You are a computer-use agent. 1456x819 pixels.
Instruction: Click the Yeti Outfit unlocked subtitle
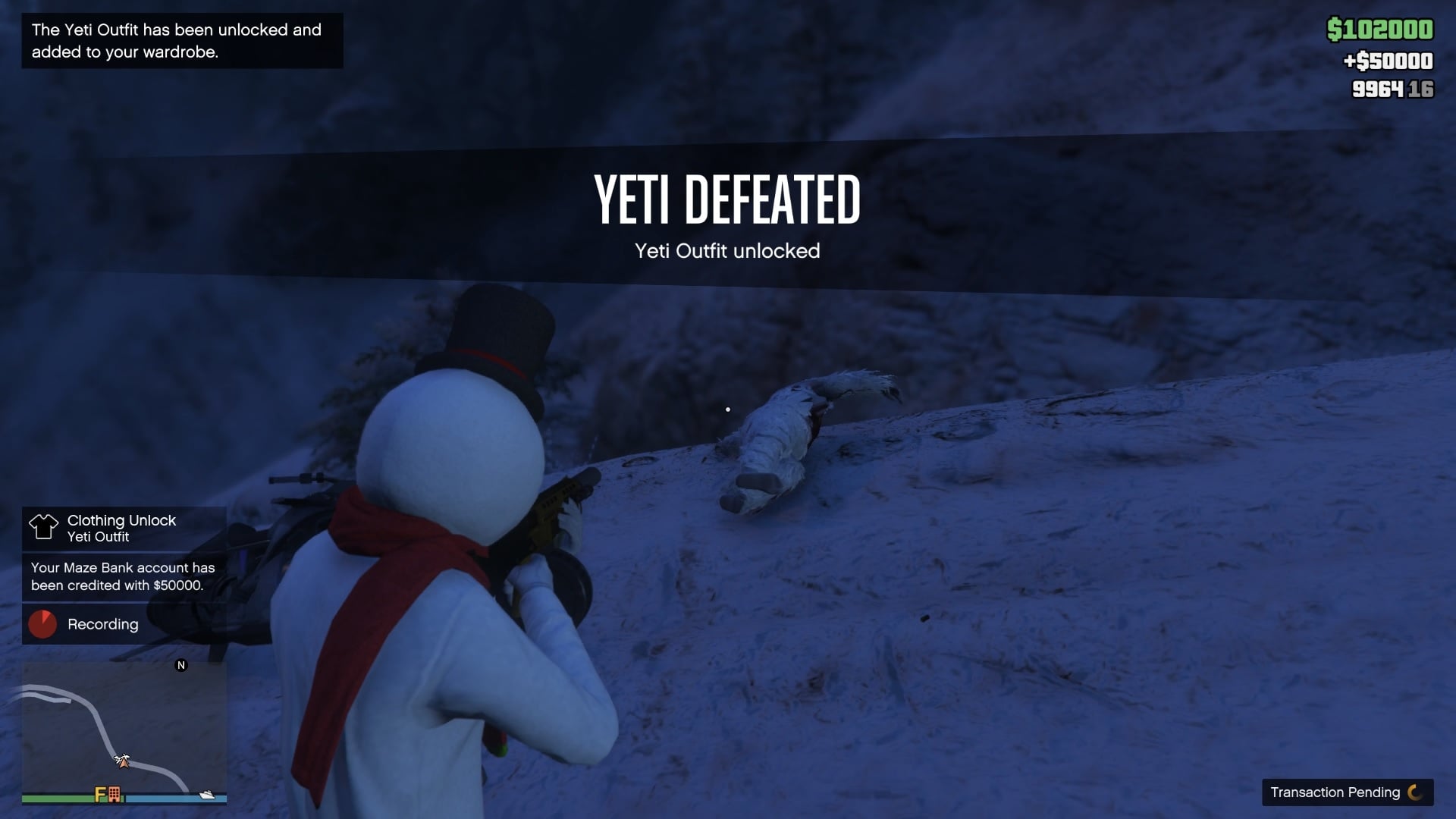point(726,251)
